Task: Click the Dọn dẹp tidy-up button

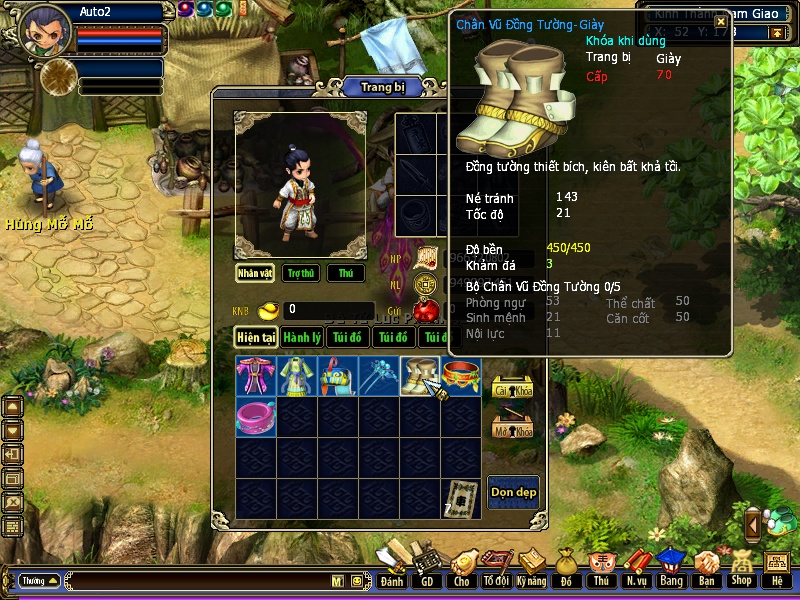Action: pos(513,491)
